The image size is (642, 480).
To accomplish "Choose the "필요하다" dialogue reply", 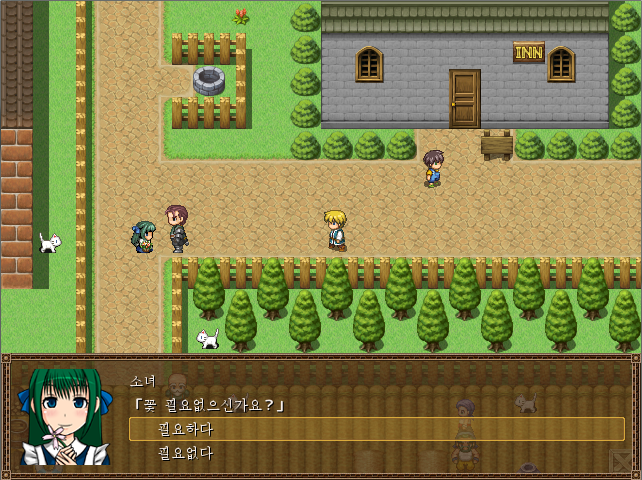I will [186, 429].
